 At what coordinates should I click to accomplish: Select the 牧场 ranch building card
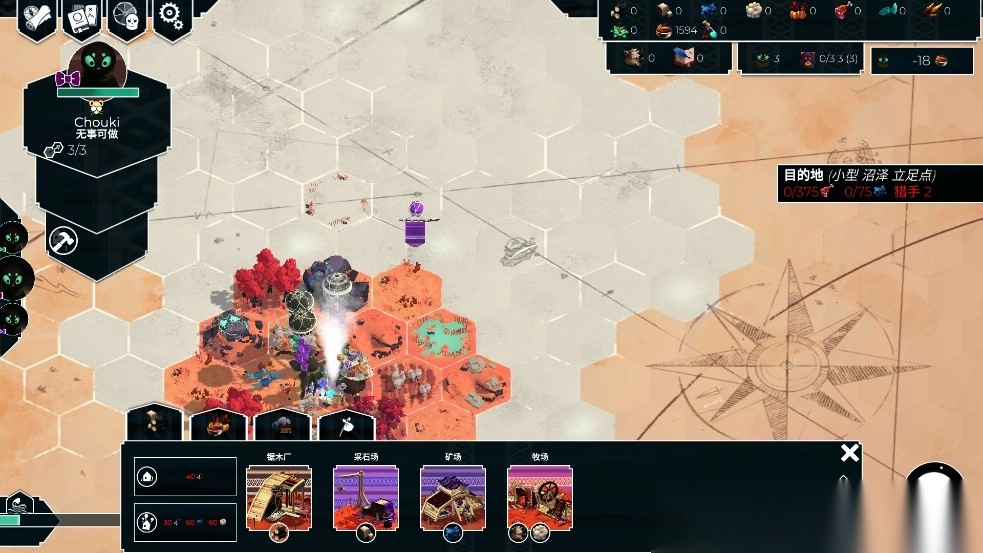(539, 497)
